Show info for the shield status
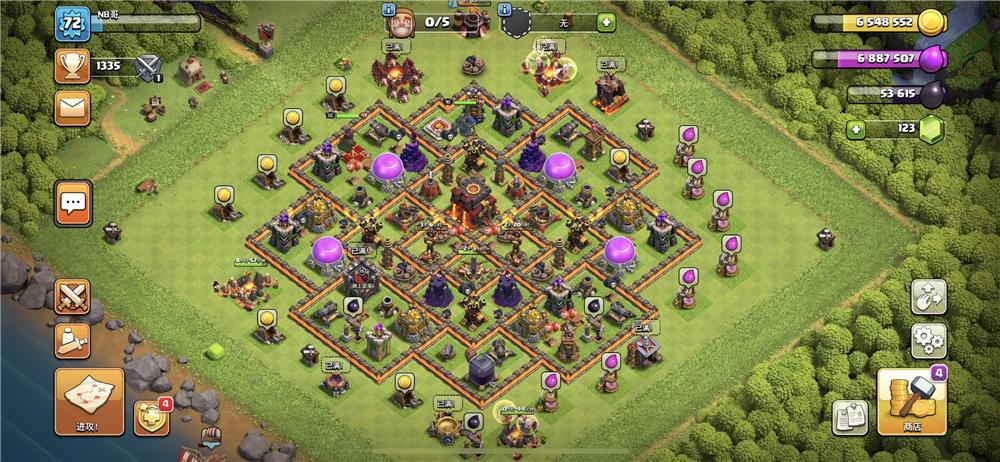The image size is (1000, 462). 507,9
